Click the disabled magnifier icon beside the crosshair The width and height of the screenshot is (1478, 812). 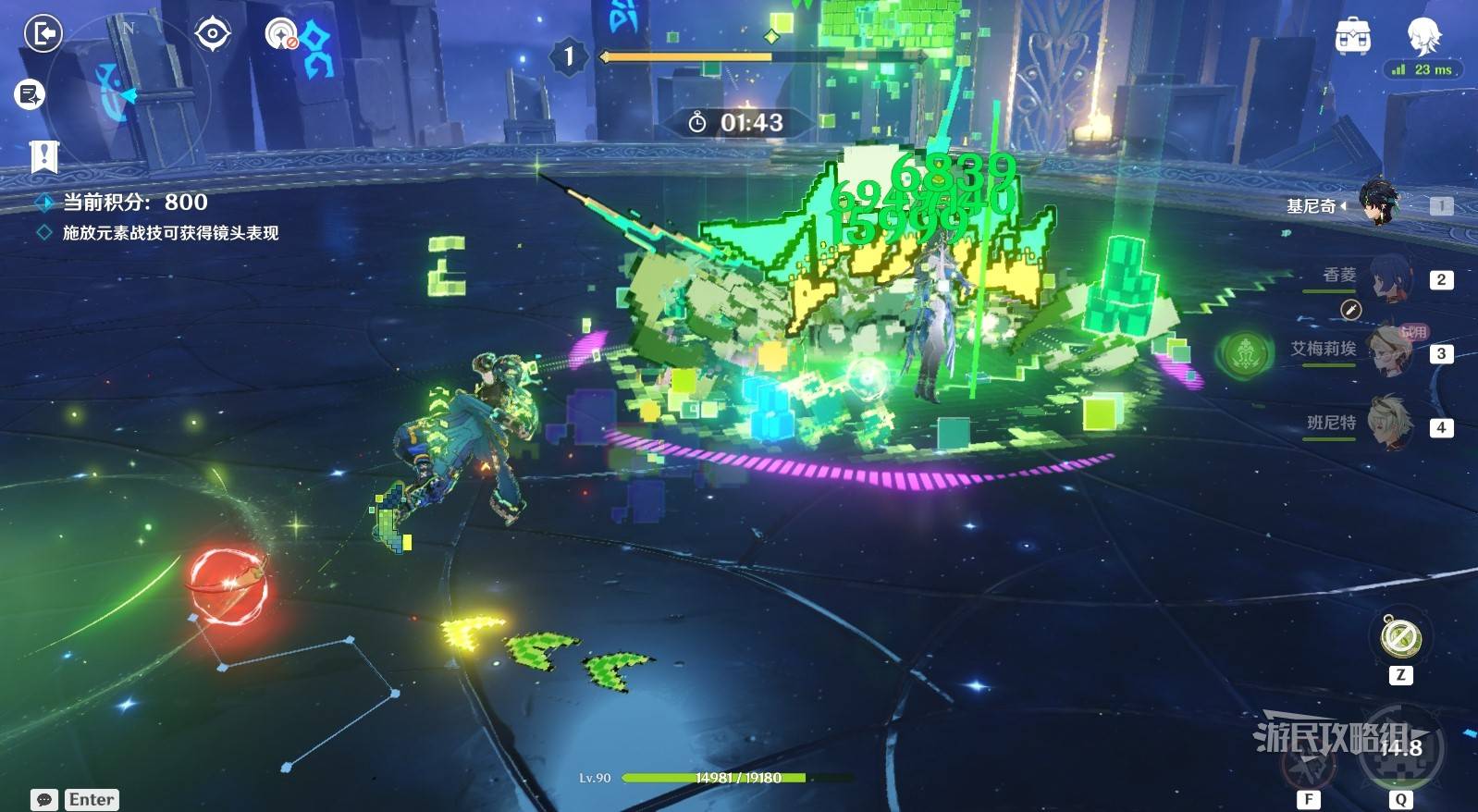[x=281, y=35]
